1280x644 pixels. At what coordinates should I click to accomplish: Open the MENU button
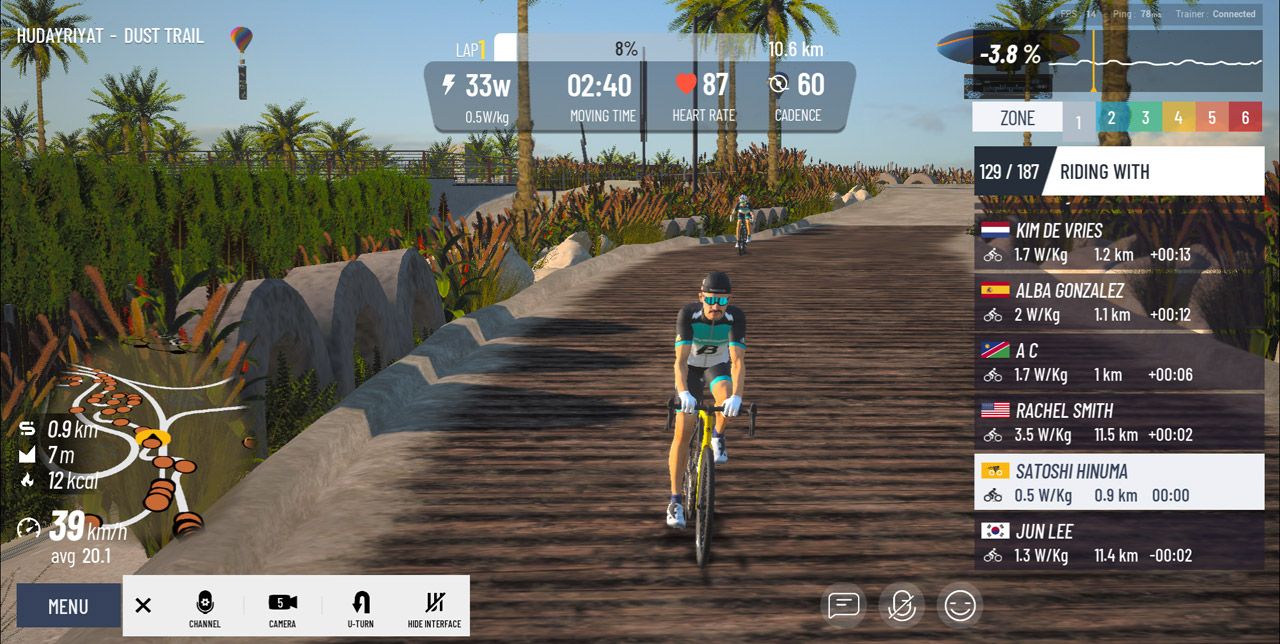[68, 606]
